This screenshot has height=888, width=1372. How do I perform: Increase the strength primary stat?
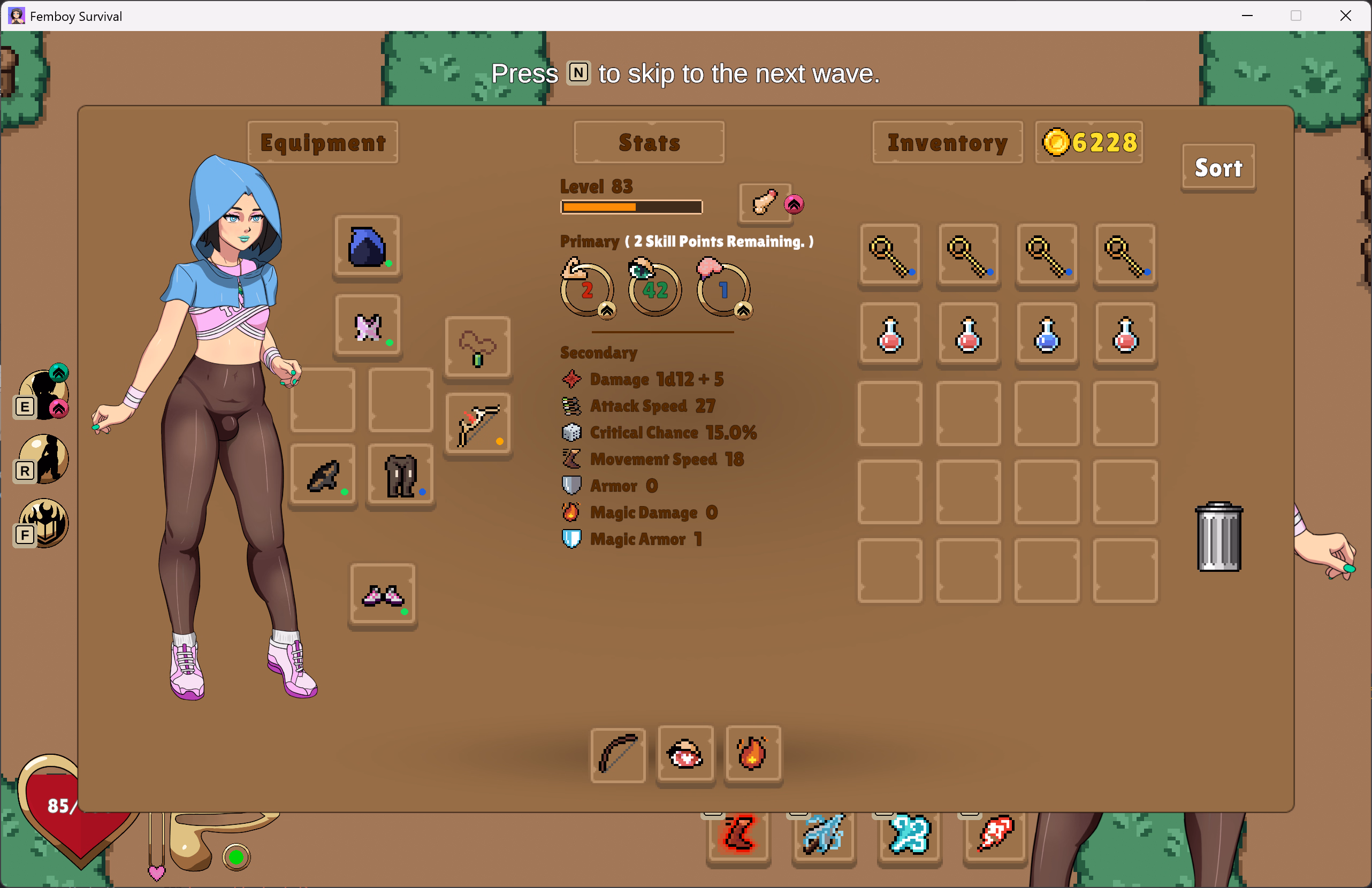[x=606, y=311]
